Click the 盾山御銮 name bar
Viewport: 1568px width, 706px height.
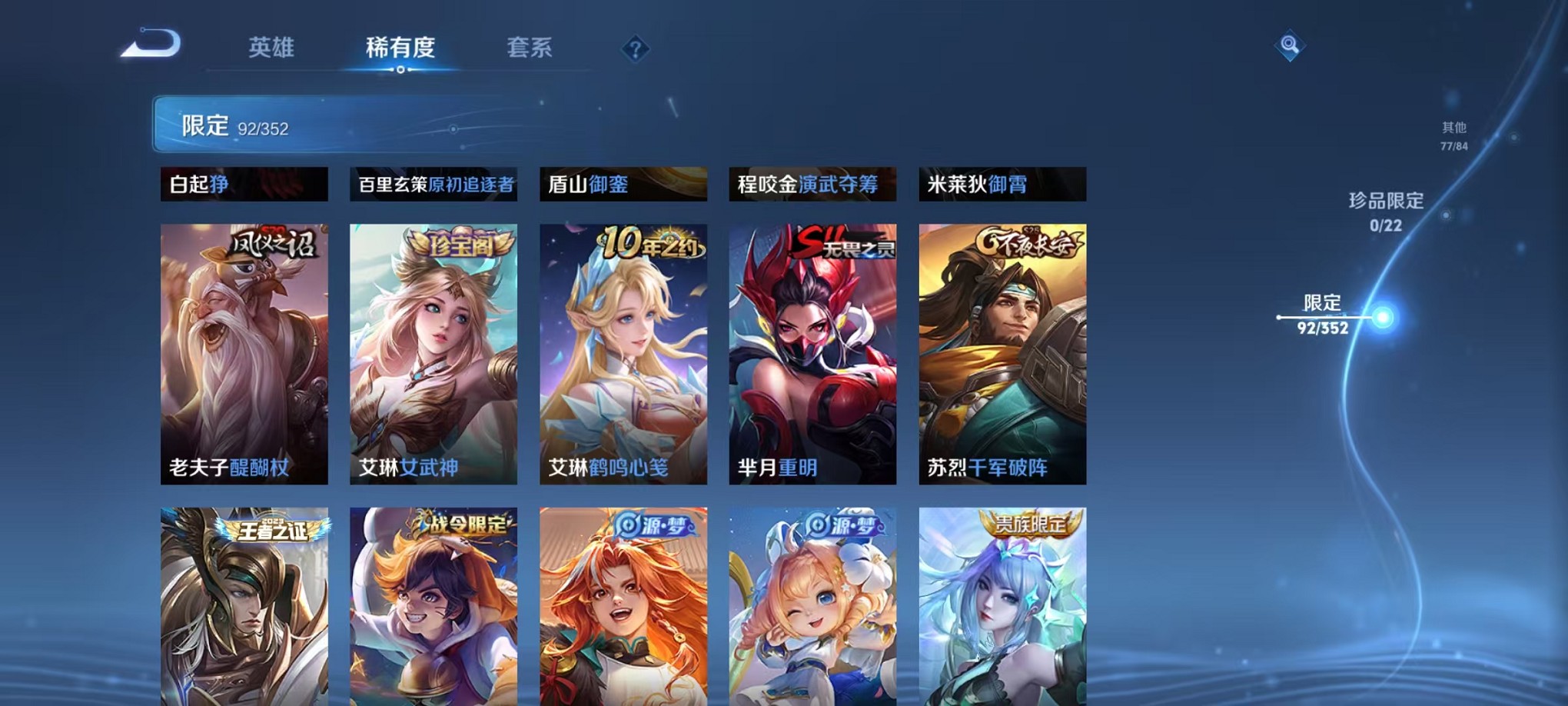[x=623, y=185]
